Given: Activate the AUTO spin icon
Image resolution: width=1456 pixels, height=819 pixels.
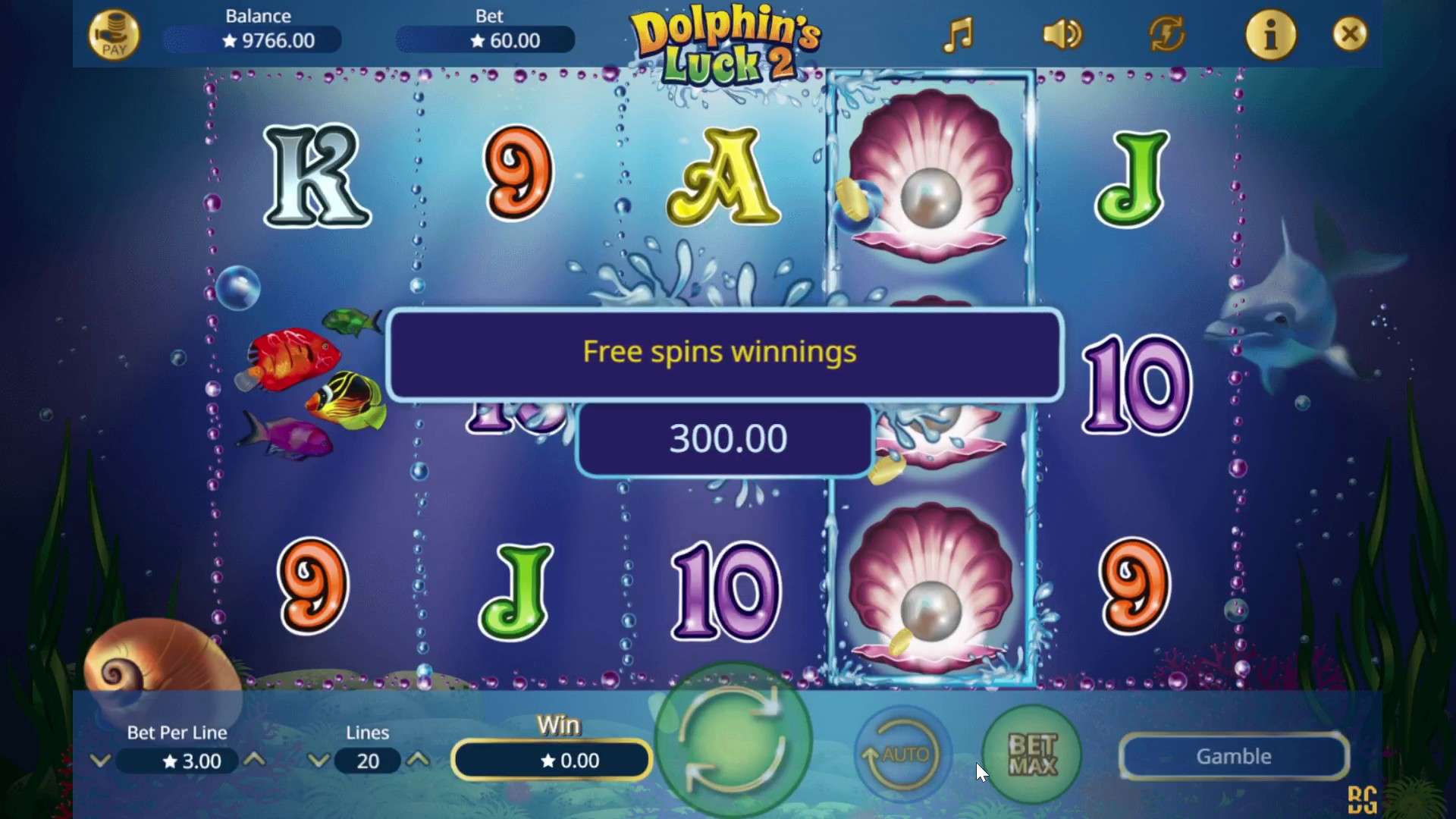Looking at the screenshot, I should (x=901, y=755).
